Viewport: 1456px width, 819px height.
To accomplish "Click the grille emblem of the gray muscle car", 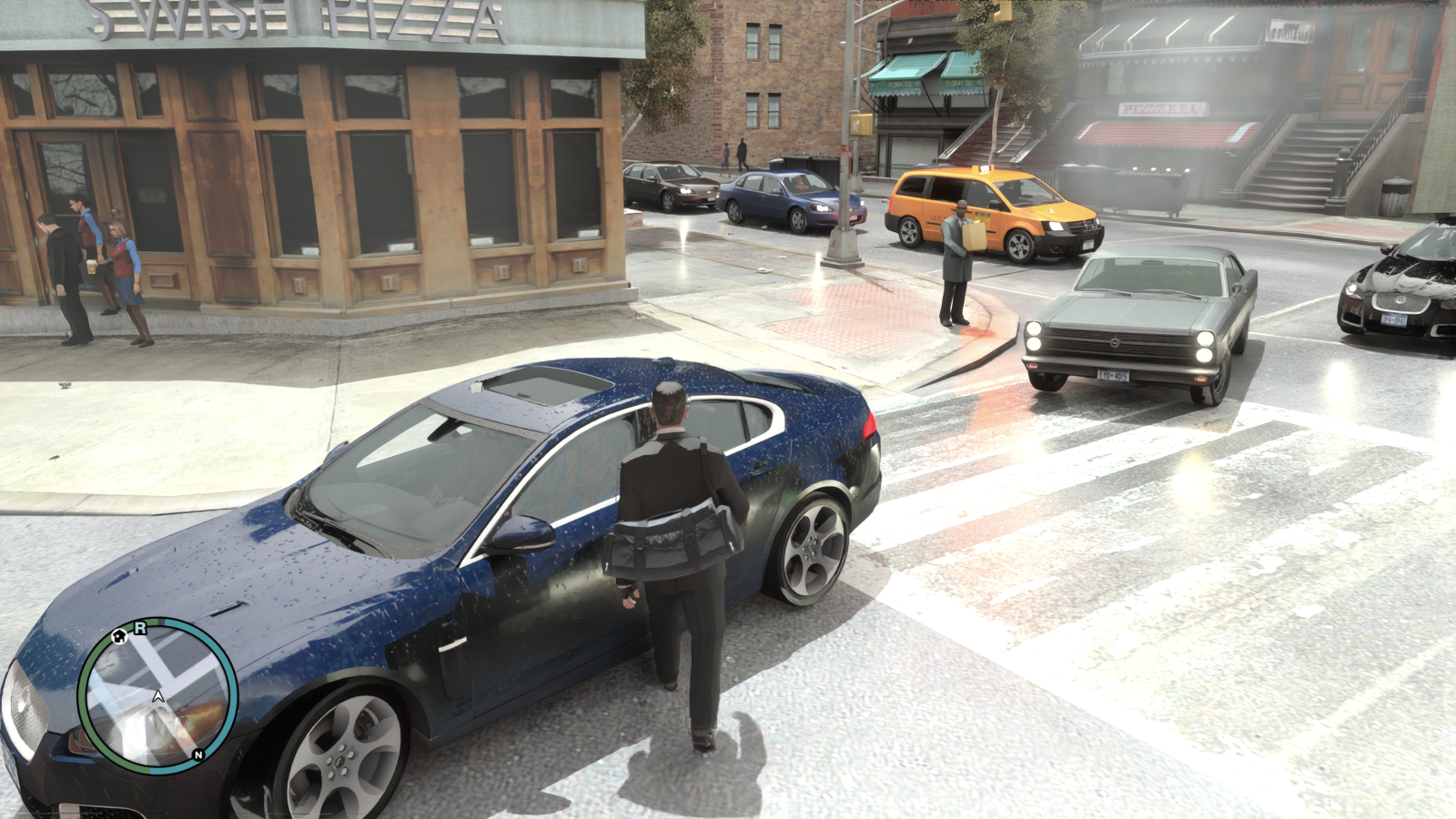I will pyautogui.click(x=1116, y=342).
